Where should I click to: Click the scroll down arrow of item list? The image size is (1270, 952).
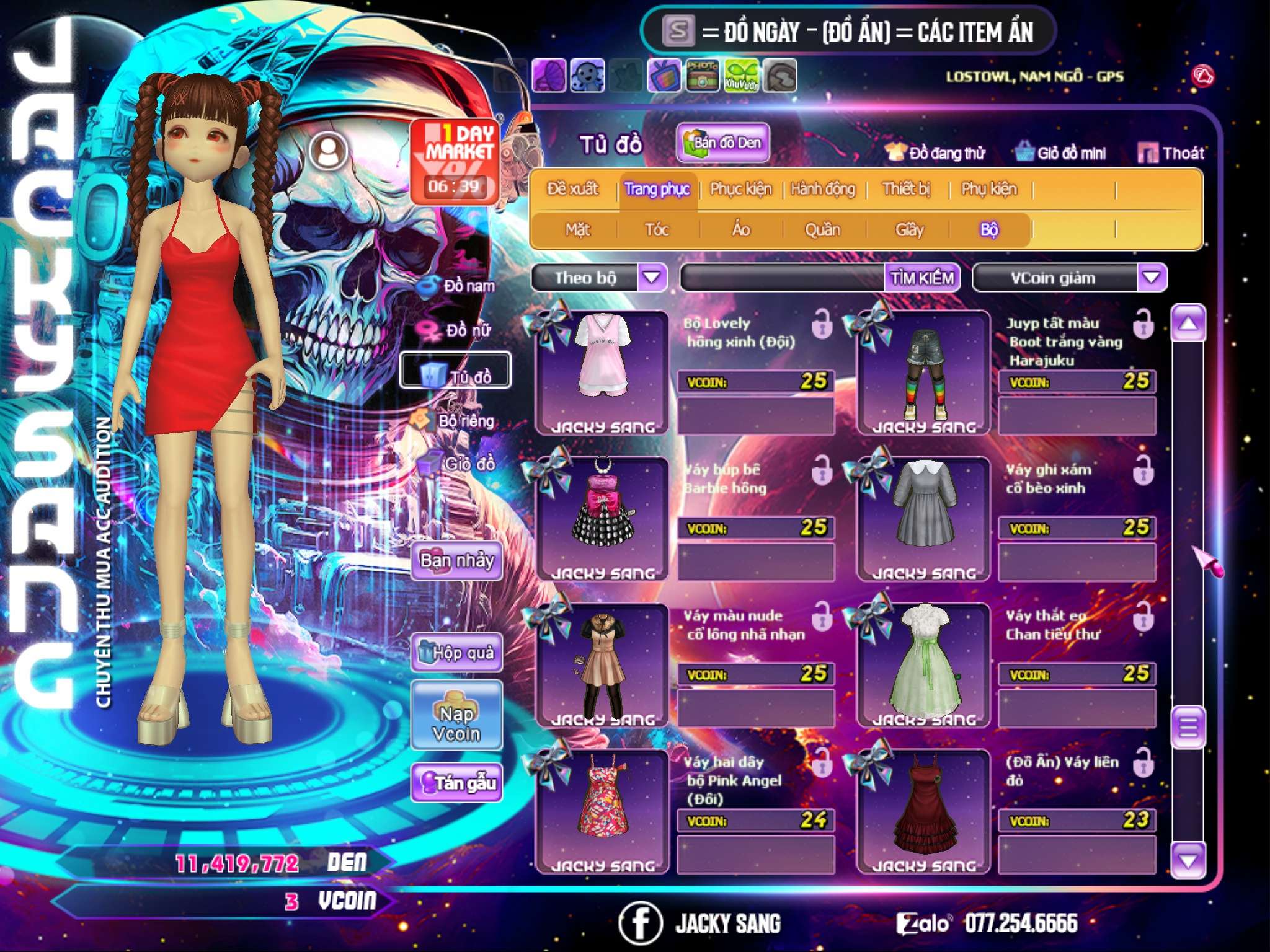tap(1188, 860)
